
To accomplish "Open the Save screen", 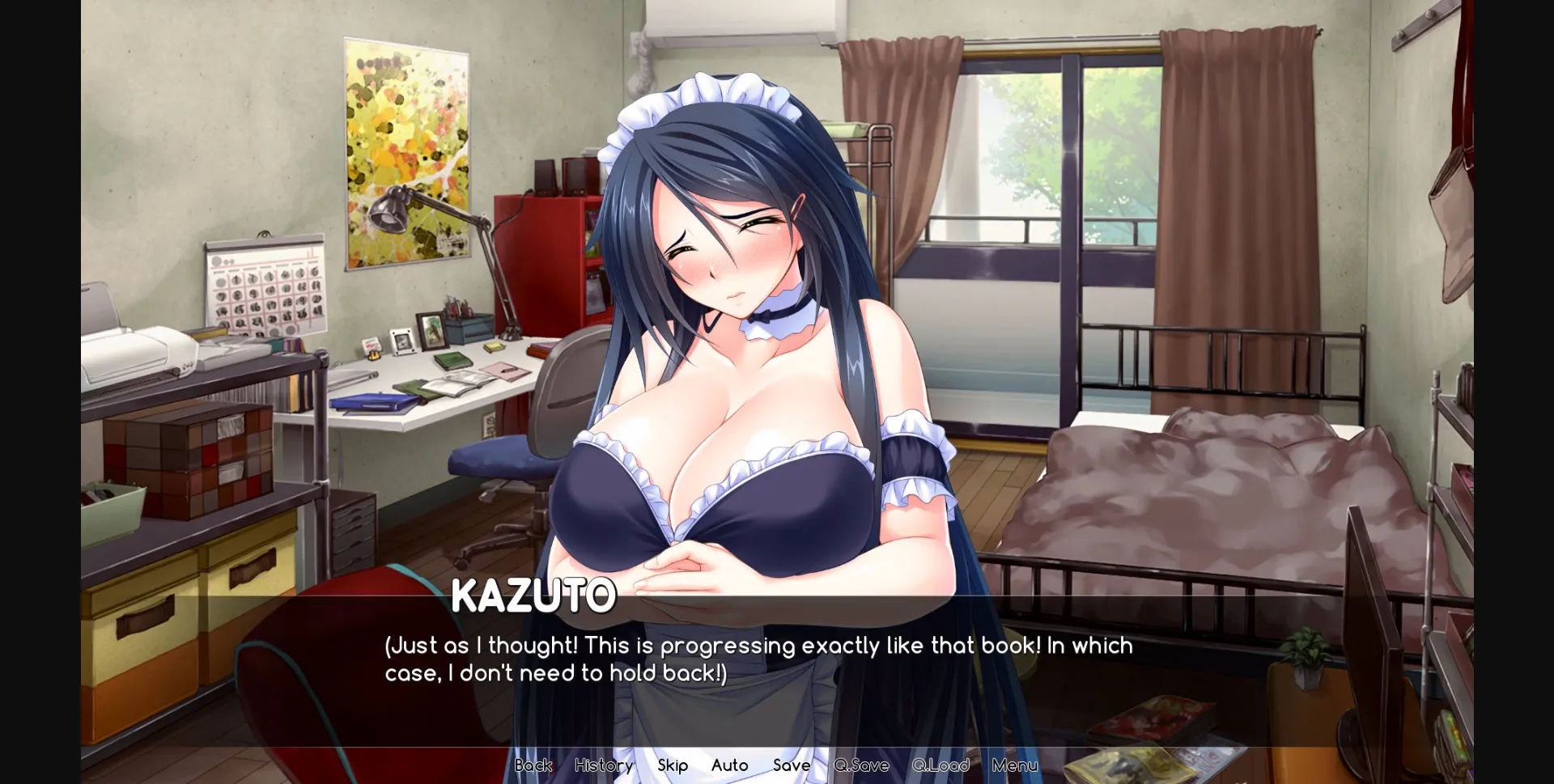I will click(x=791, y=765).
